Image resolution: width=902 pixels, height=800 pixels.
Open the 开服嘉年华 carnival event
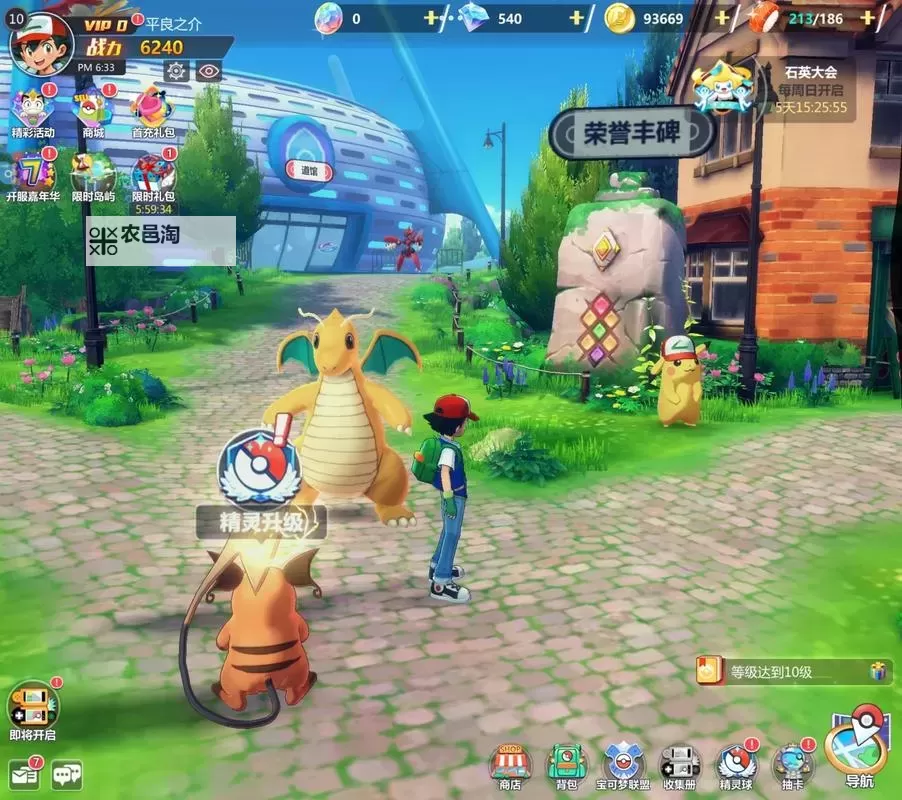32,176
